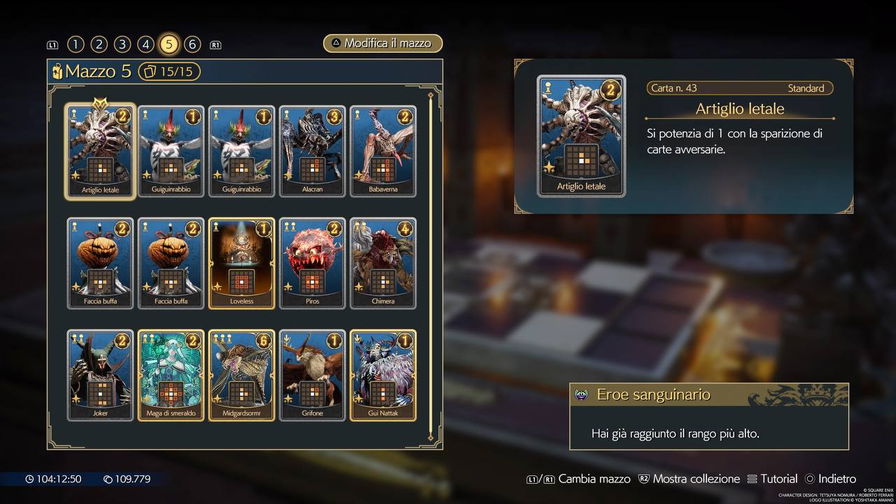Switch to deck tab 1
The image size is (896, 504).
point(75,44)
